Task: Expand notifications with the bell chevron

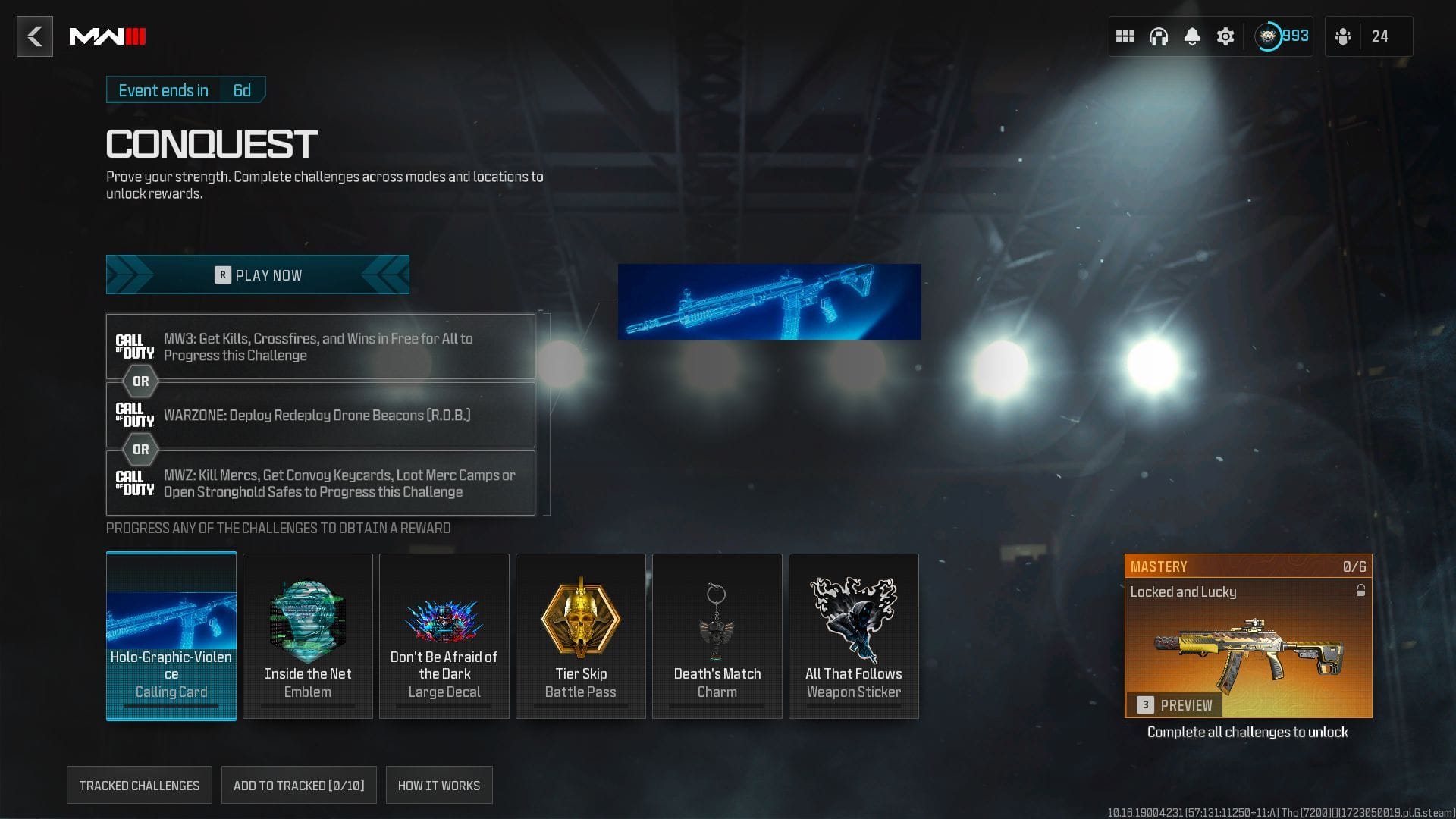Action: tap(1192, 36)
